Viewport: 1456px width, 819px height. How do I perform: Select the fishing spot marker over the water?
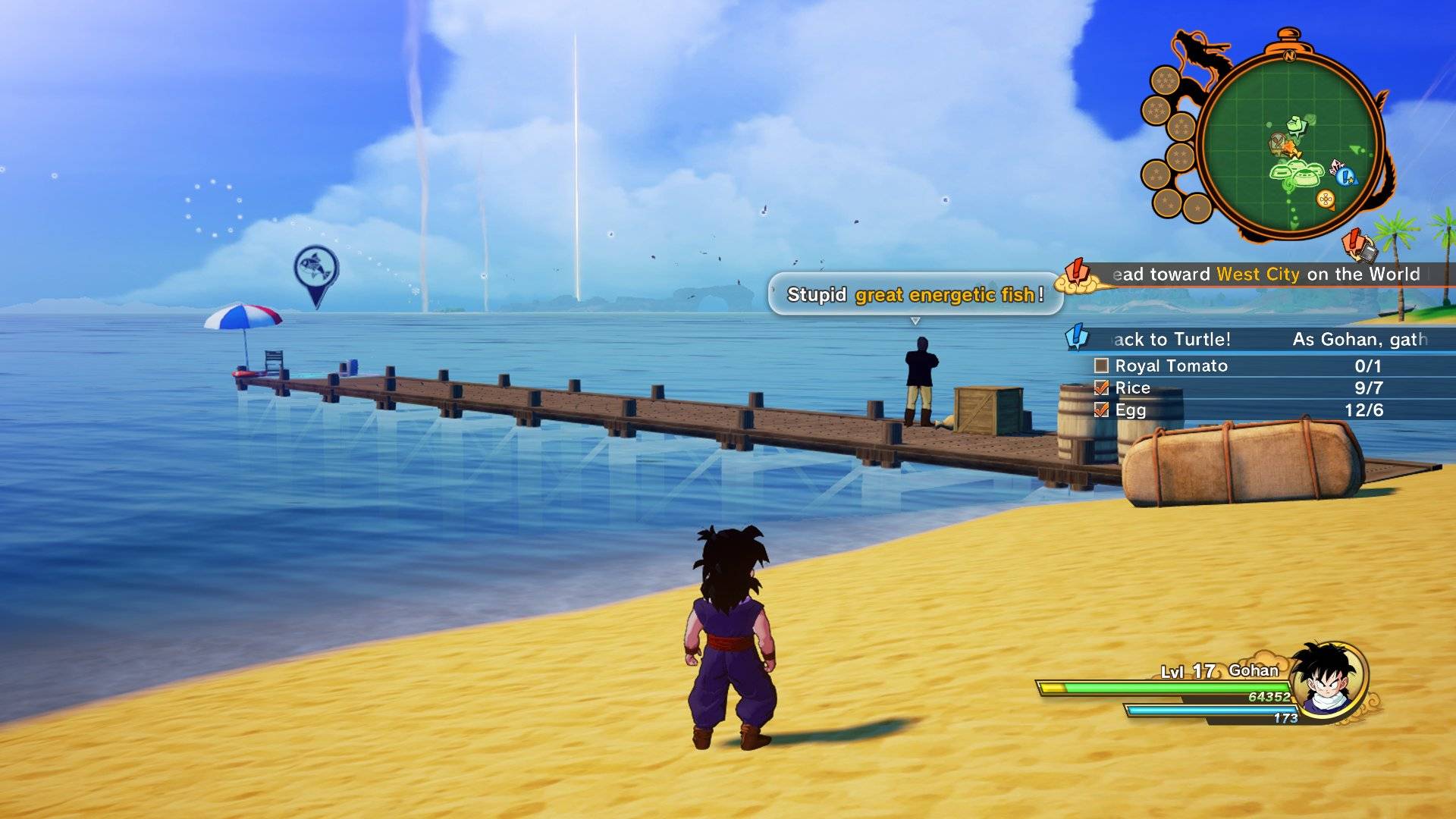pos(315,270)
